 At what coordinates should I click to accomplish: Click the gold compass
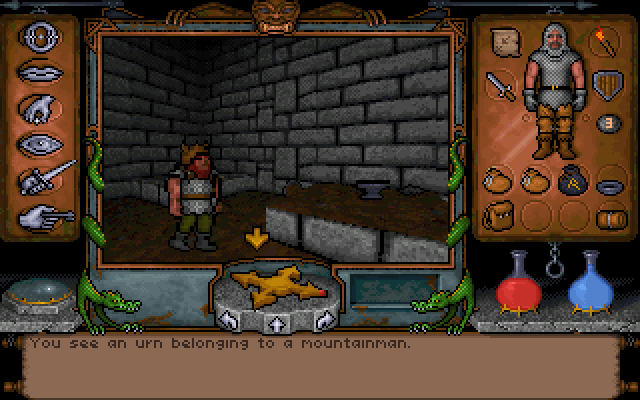click(x=270, y=288)
